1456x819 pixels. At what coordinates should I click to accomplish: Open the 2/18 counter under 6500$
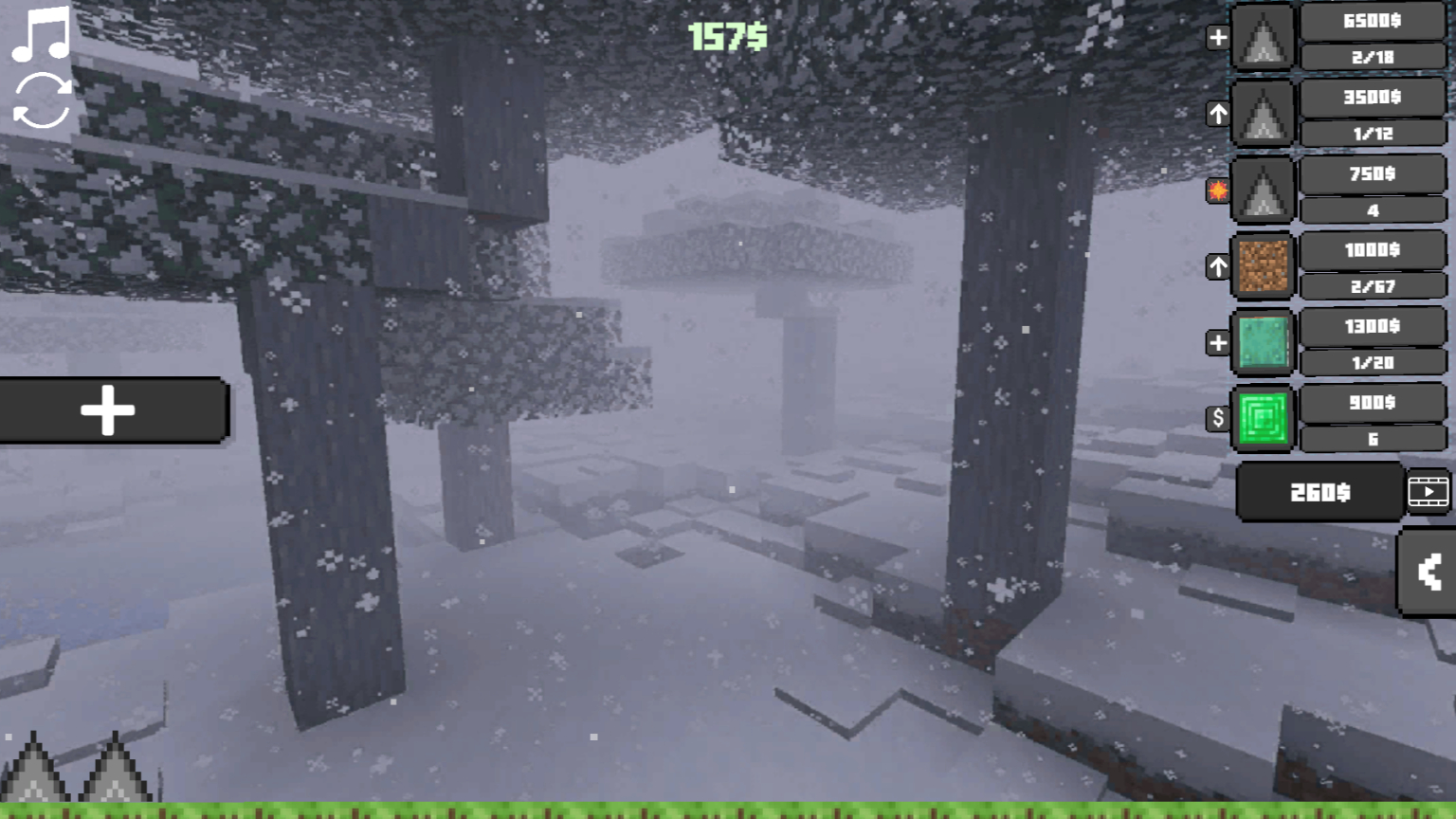click(1373, 57)
